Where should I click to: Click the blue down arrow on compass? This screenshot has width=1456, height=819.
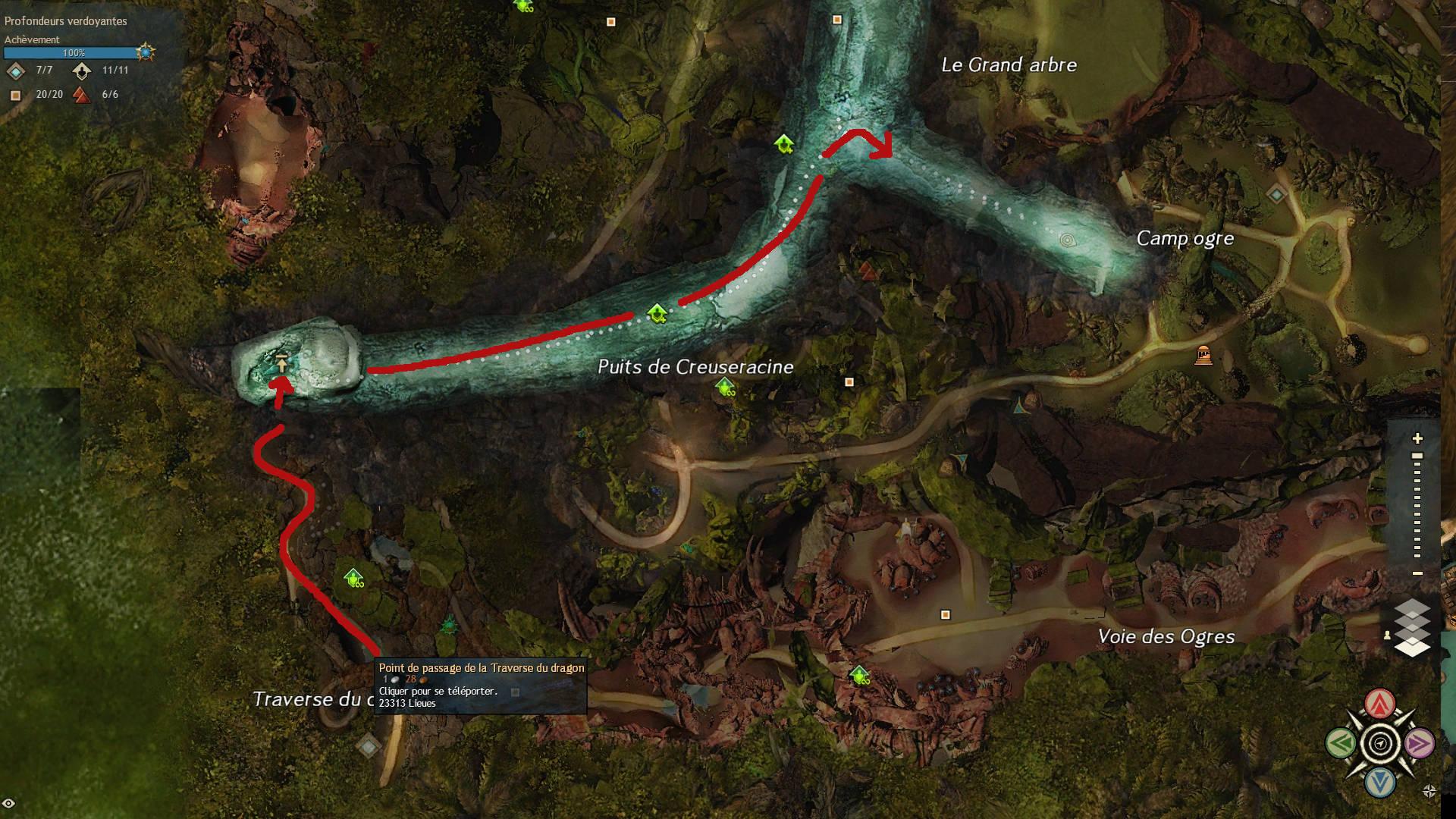pos(1380,782)
